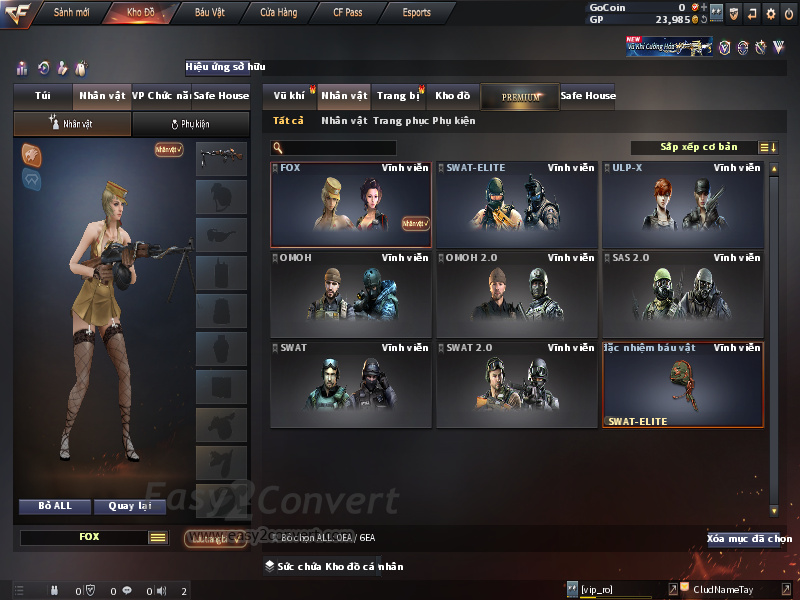Select the SWAT-ELITE character card
This screenshot has height=600, width=800.
(516, 204)
